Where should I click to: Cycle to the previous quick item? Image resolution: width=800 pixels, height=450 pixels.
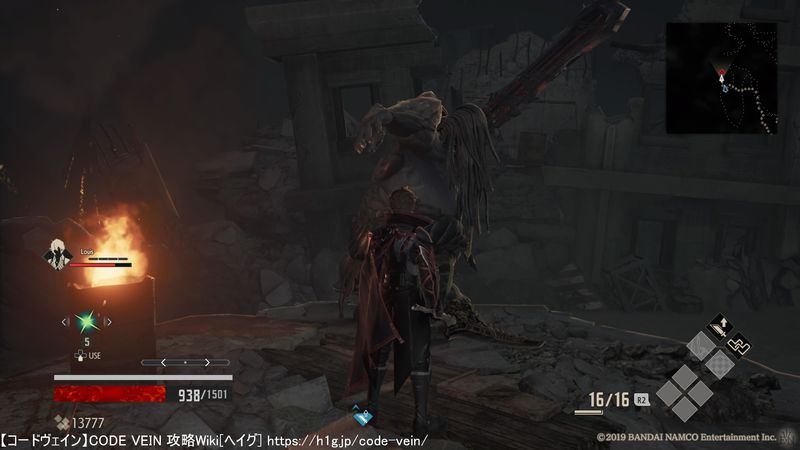click(65, 321)
